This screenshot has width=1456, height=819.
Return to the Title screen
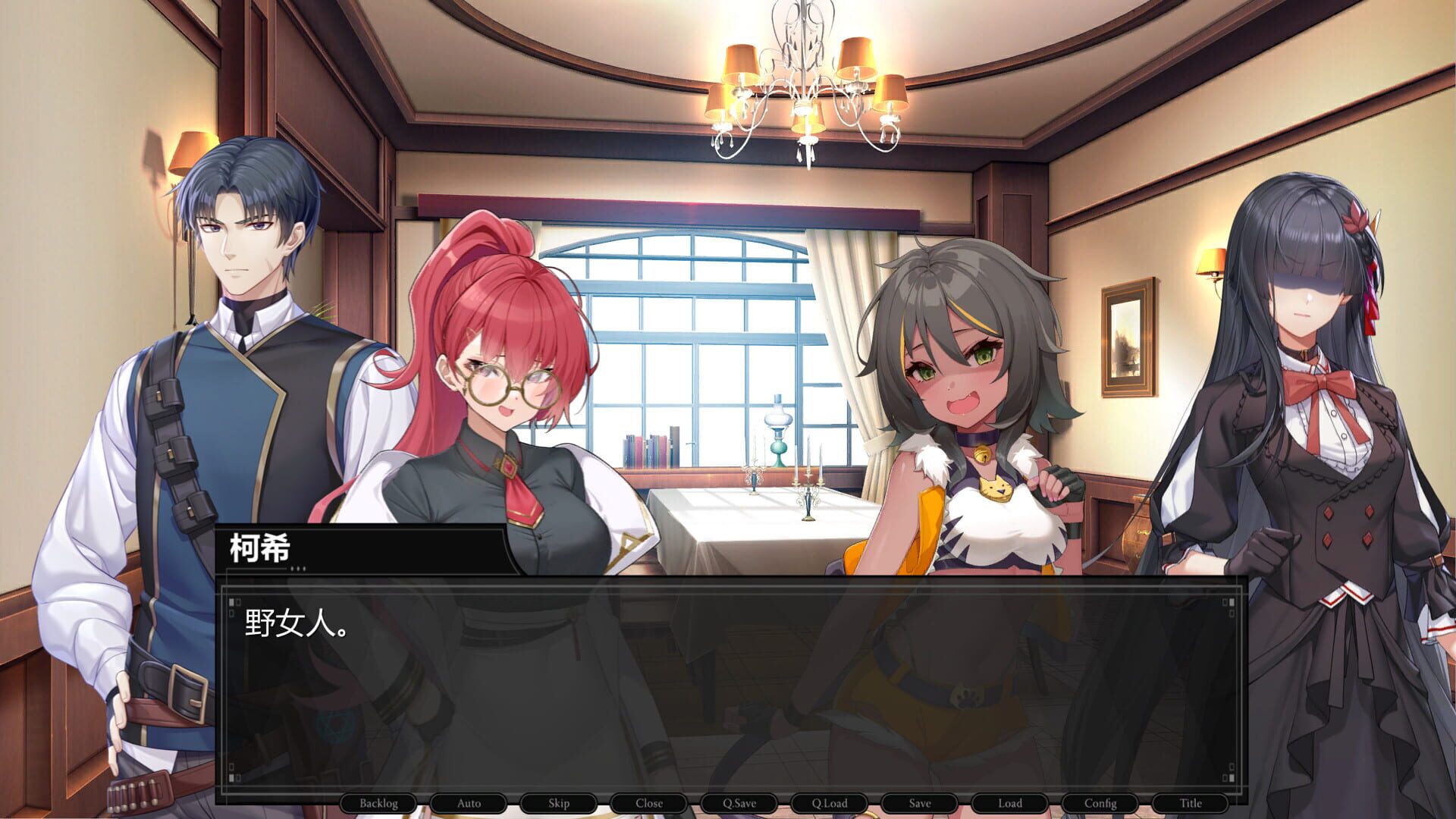(1193, 802)
